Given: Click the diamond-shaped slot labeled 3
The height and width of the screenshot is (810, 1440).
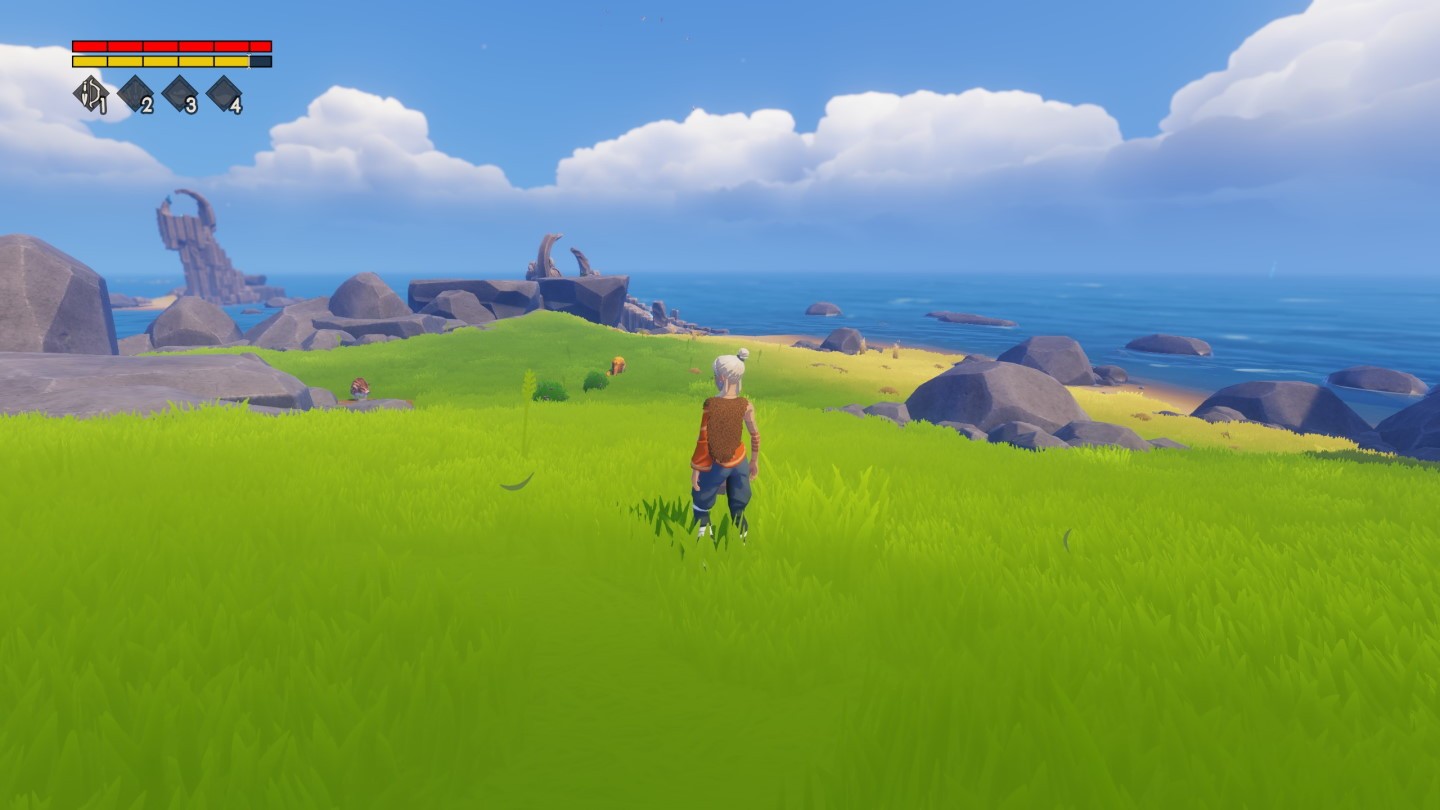Looking at the screenshot, I should pyautogui.click(x=182, y=92).
